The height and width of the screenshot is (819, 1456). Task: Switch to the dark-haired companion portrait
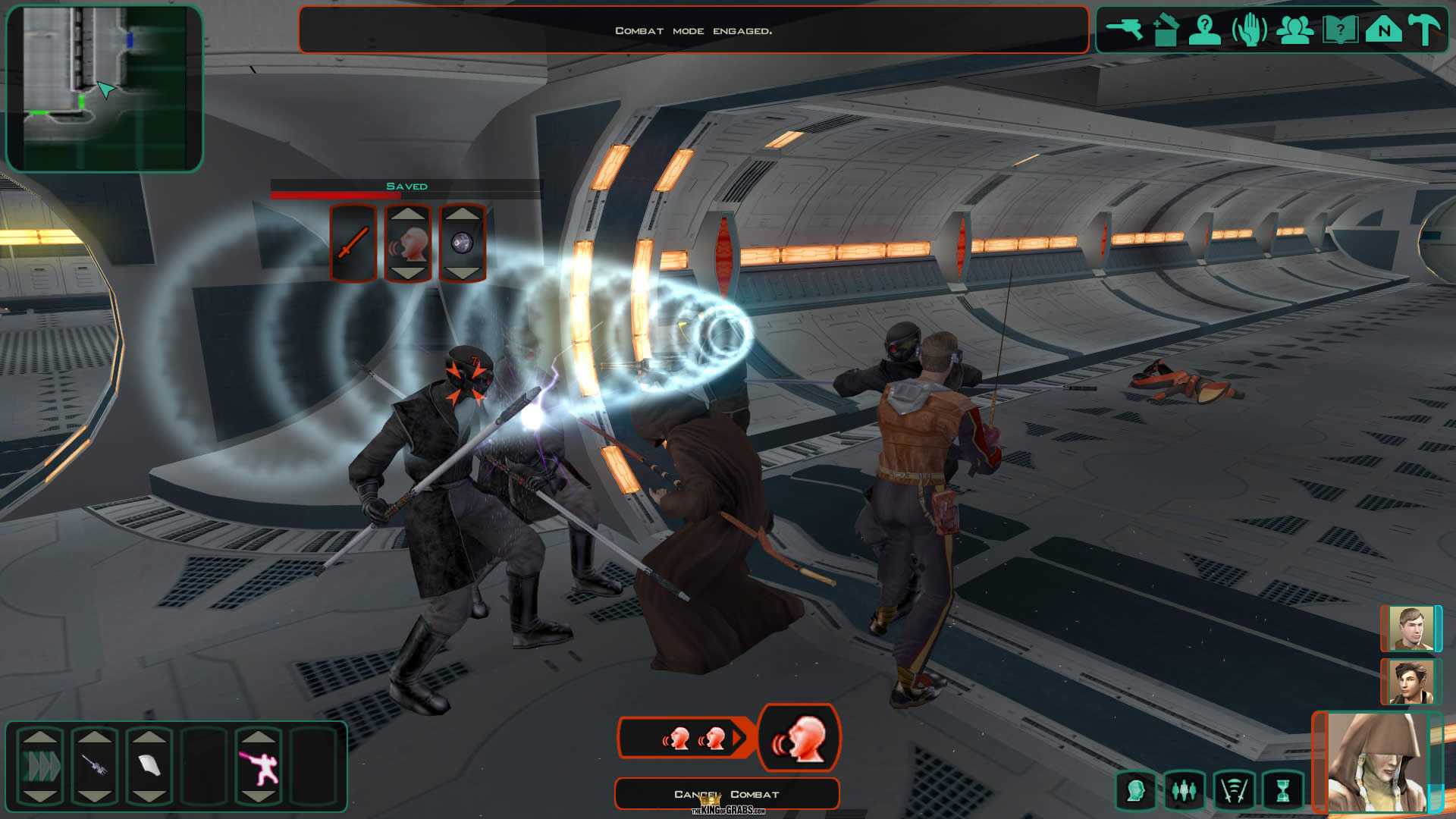click(x=1409, y=682)
